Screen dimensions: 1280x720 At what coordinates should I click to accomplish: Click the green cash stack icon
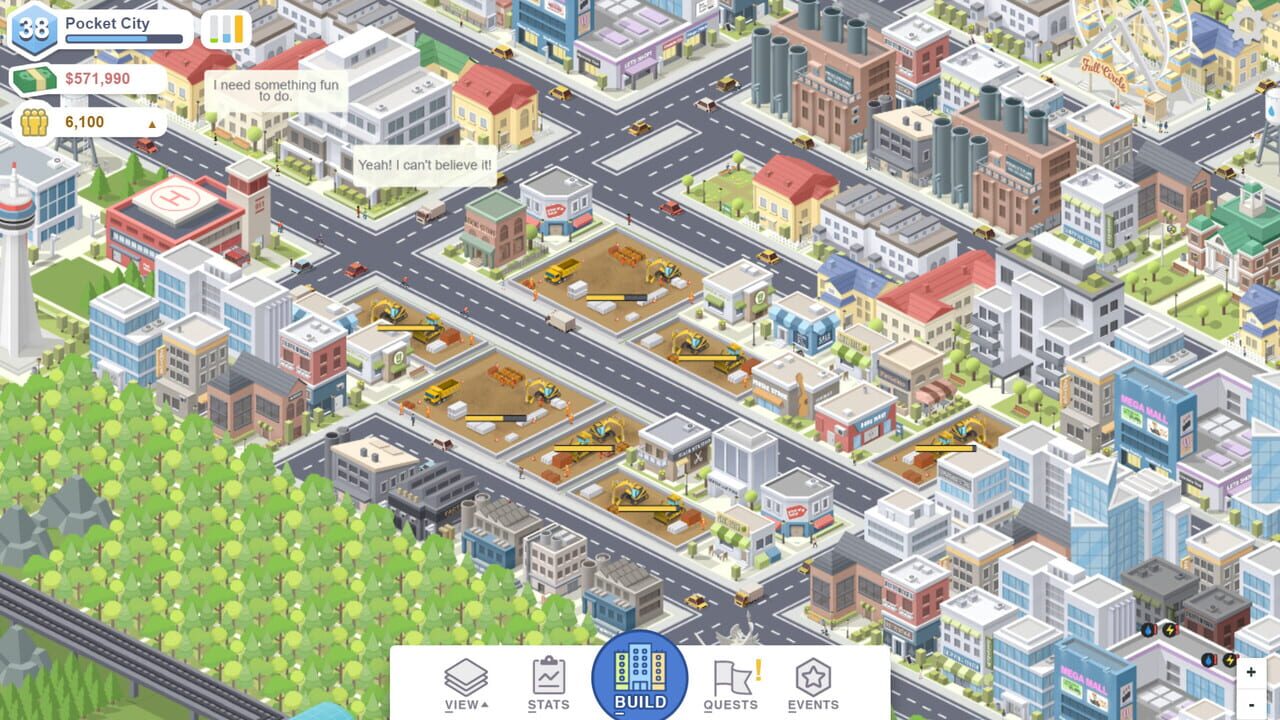click(x=33, y=77)
